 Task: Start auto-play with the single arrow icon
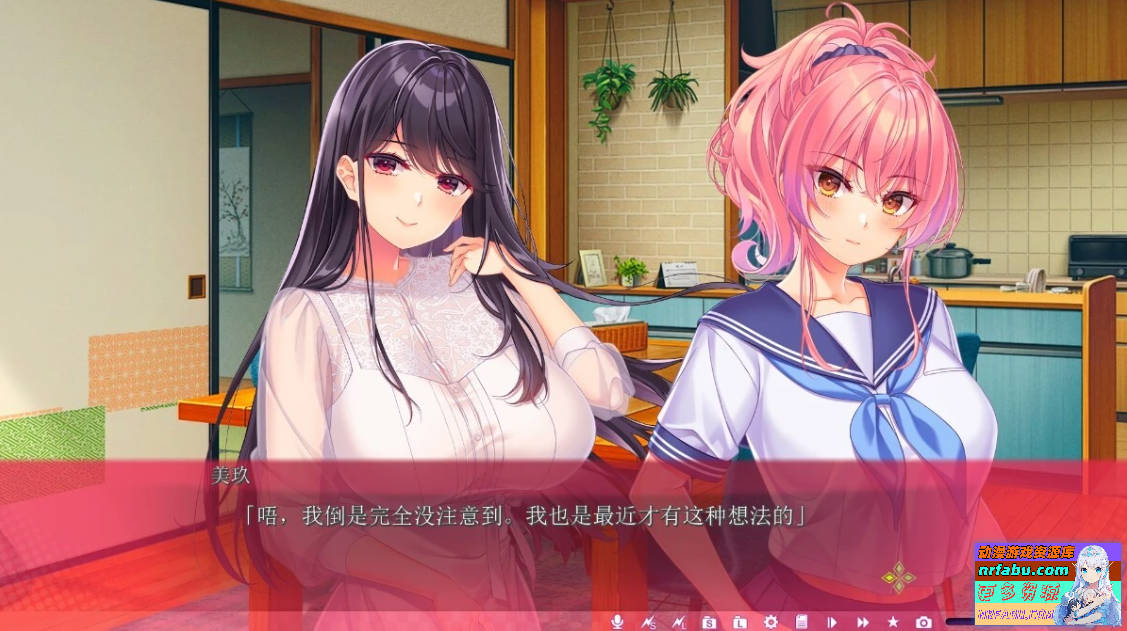point(831,622)
